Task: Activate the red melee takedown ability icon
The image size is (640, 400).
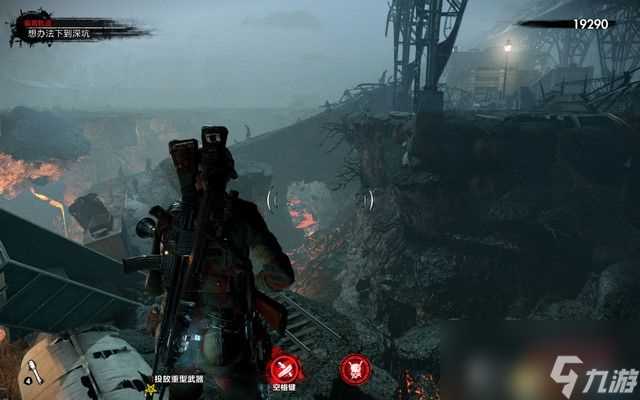Action: [284, 367]
